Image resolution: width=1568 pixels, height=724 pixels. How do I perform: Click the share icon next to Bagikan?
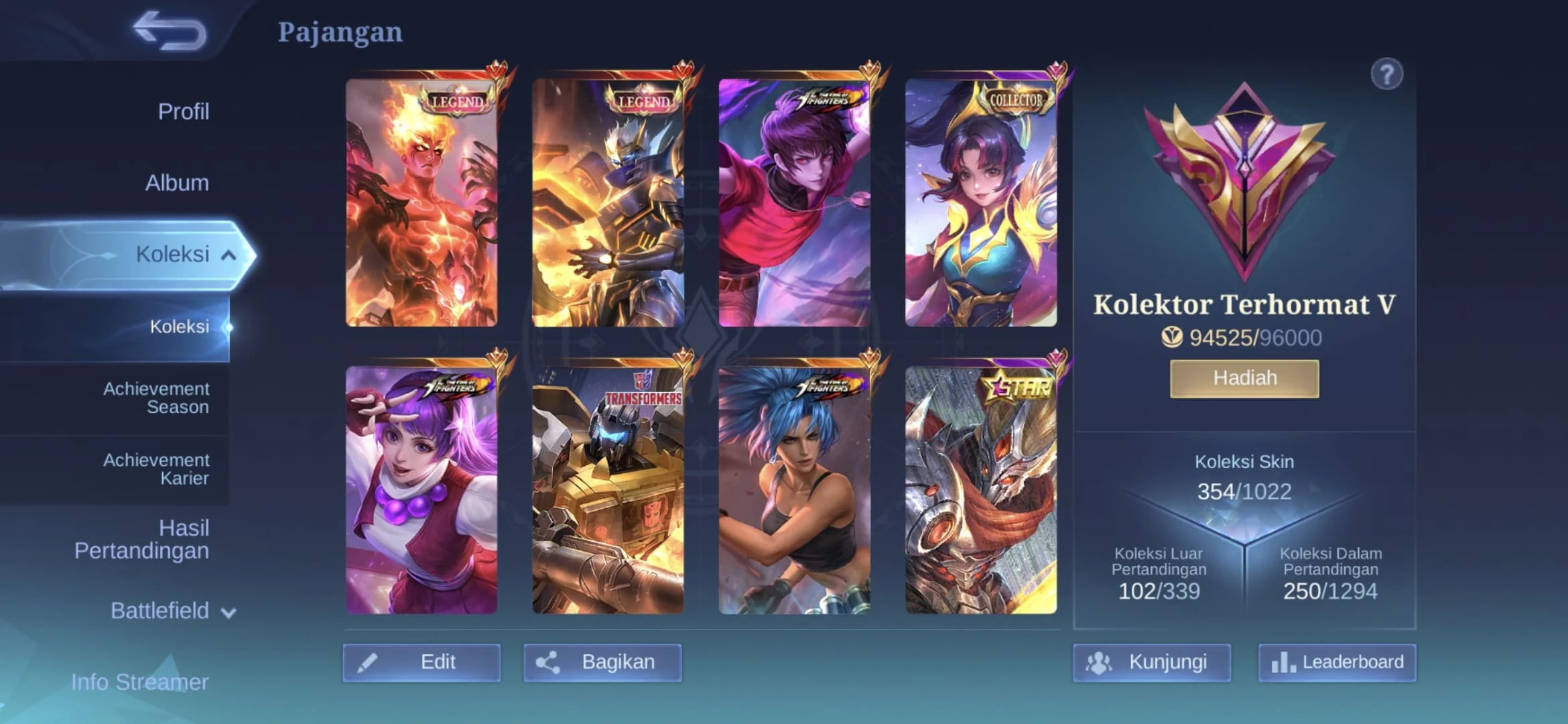point(547,661)
